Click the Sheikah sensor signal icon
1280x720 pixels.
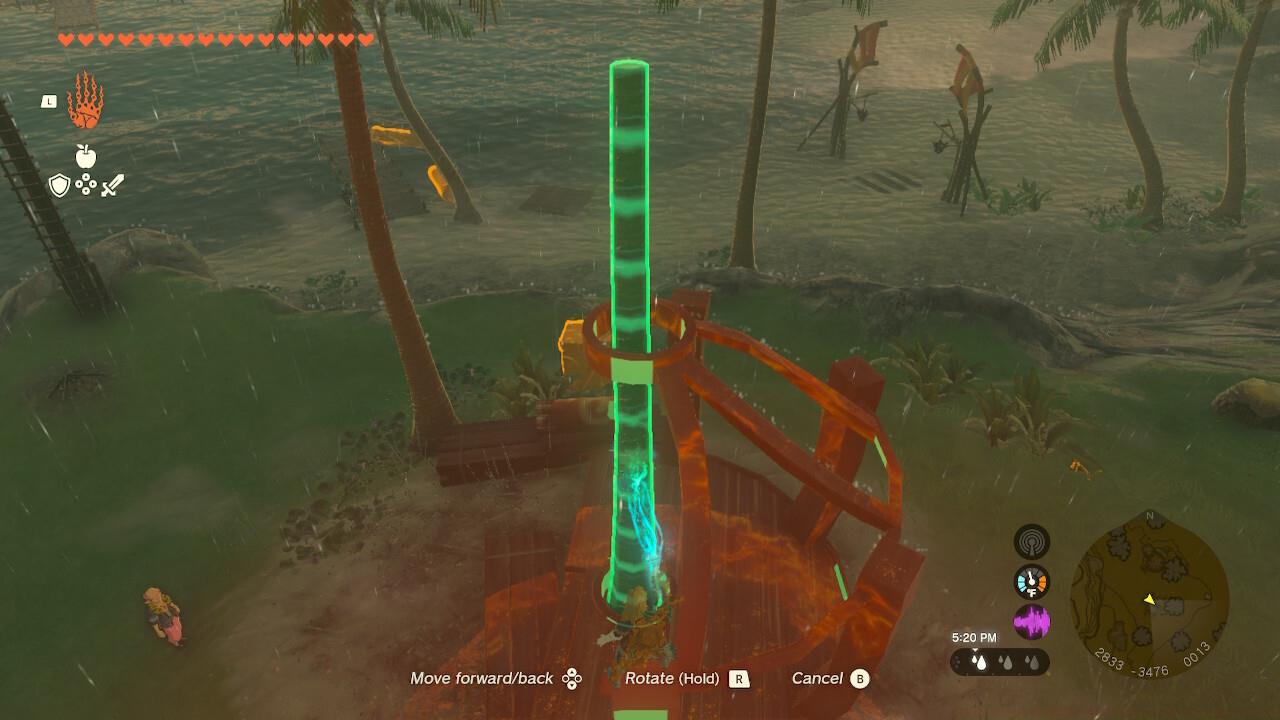1032,542
